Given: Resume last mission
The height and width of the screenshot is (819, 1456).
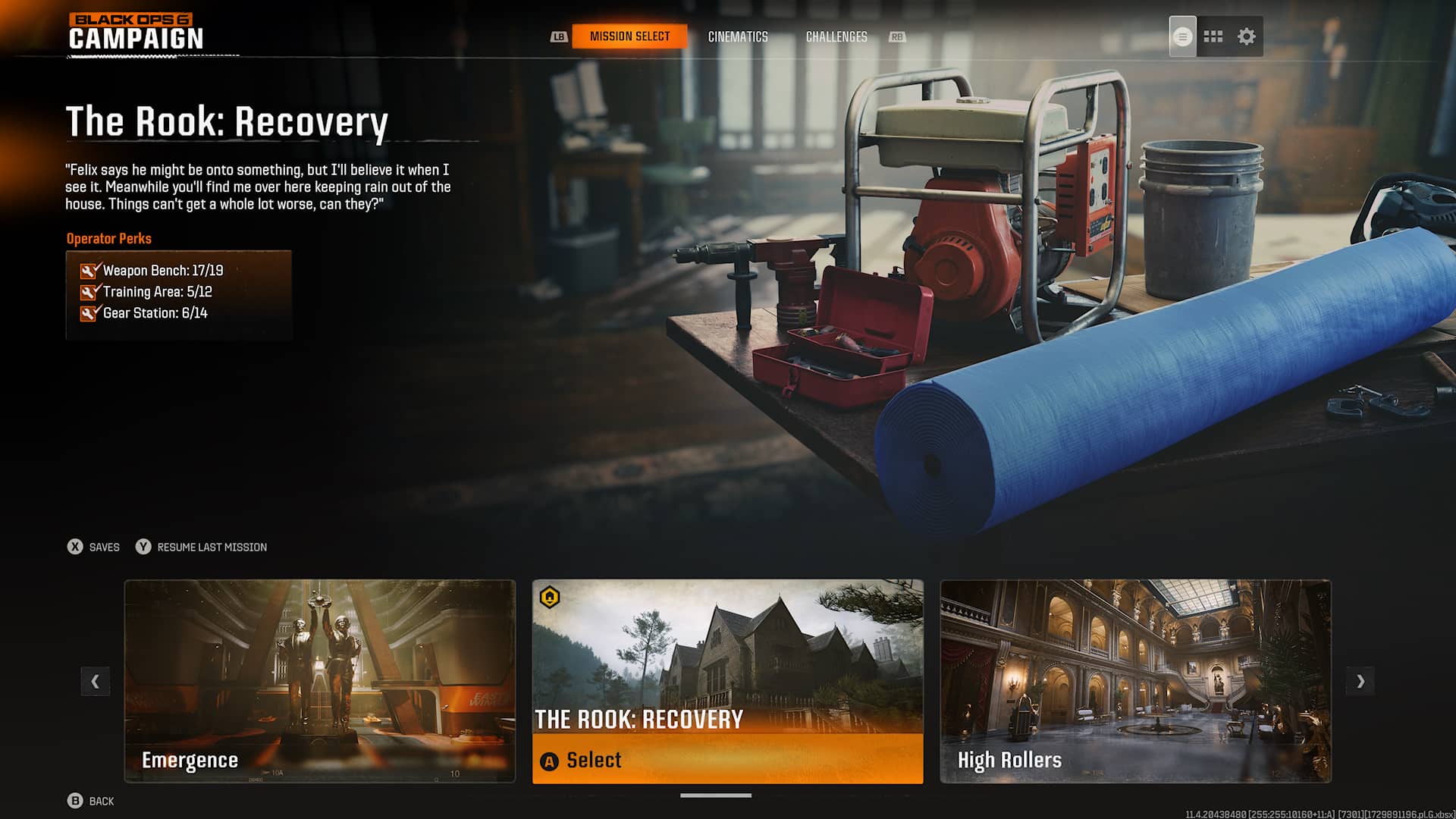Looking at the screenshot, I should tap(202, 547).
